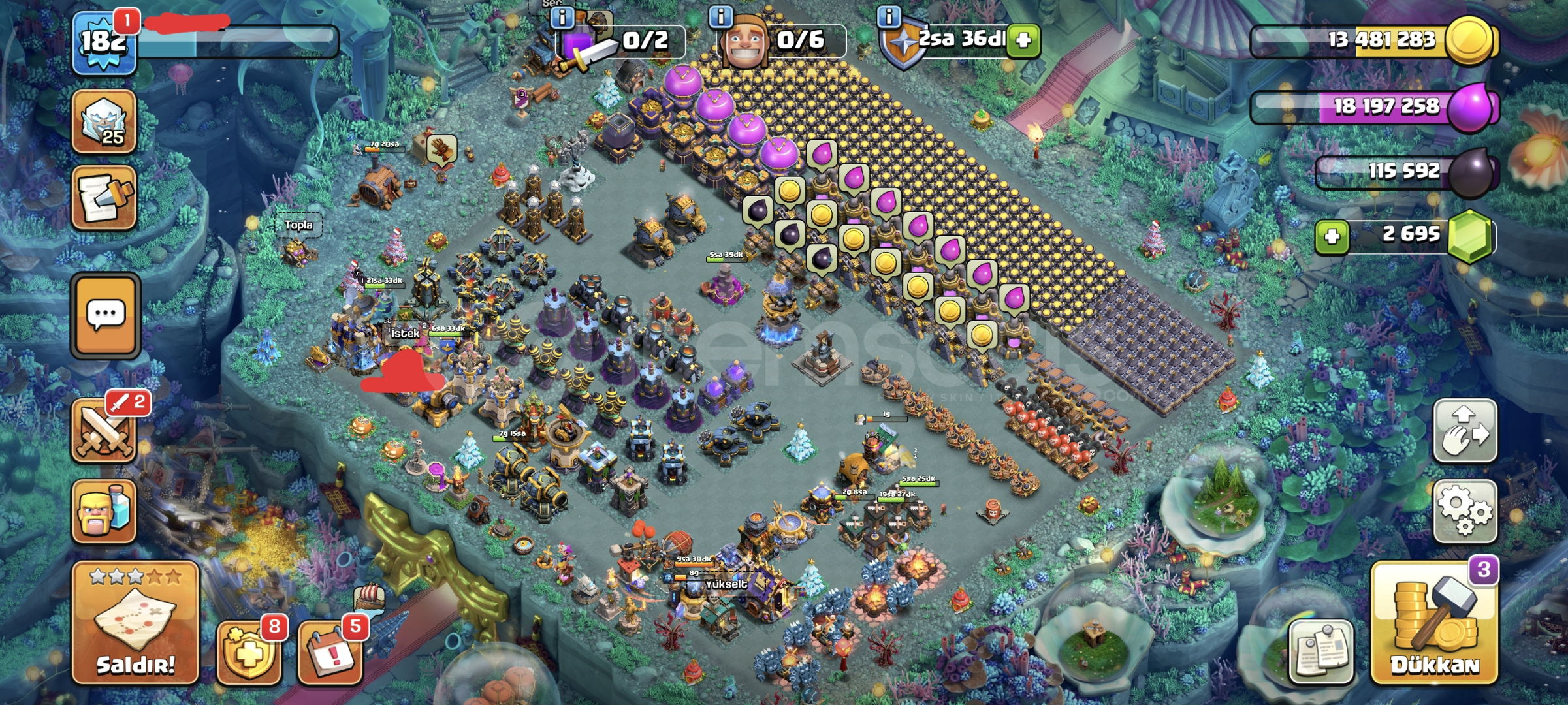Show info for the 0/2 lab assistant counter
This screenshot has height=705, width=1568.
coord(562,16)
